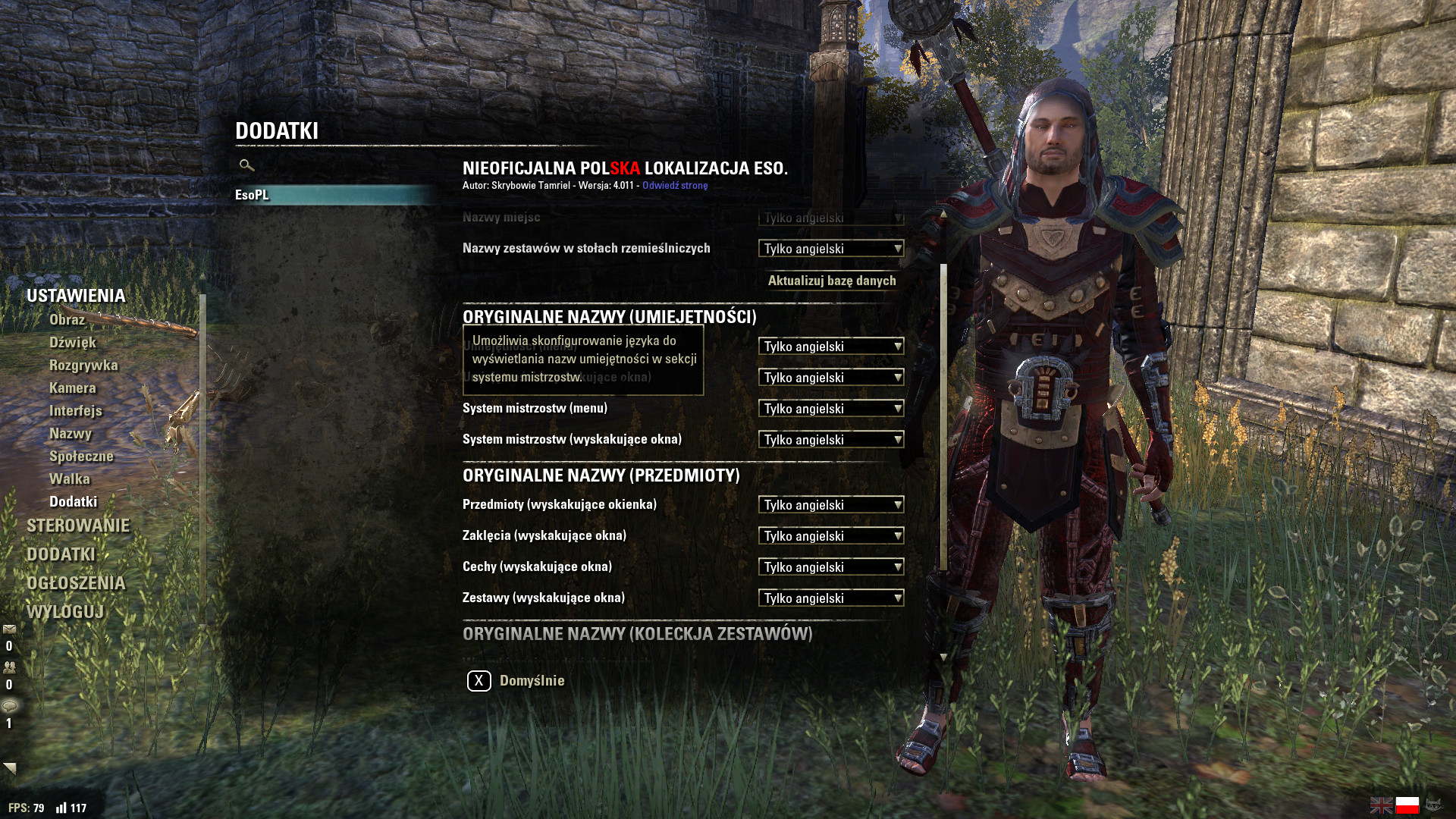1456x819 pixels.
Task: Choose the Interfejs settings entry
Action: point(76,411)
